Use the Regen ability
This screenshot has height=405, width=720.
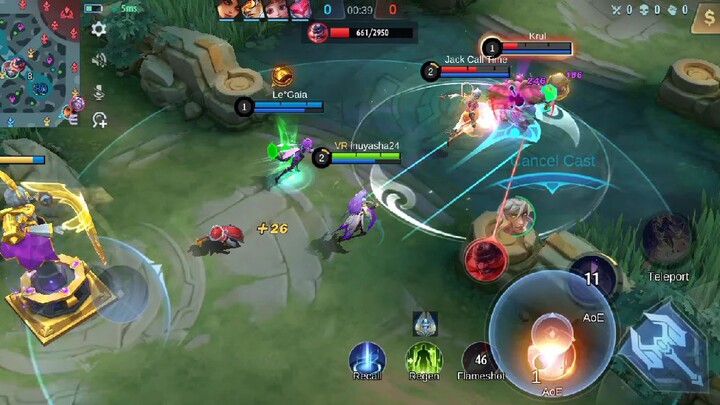pyautogui.click(x=424, y=359)
